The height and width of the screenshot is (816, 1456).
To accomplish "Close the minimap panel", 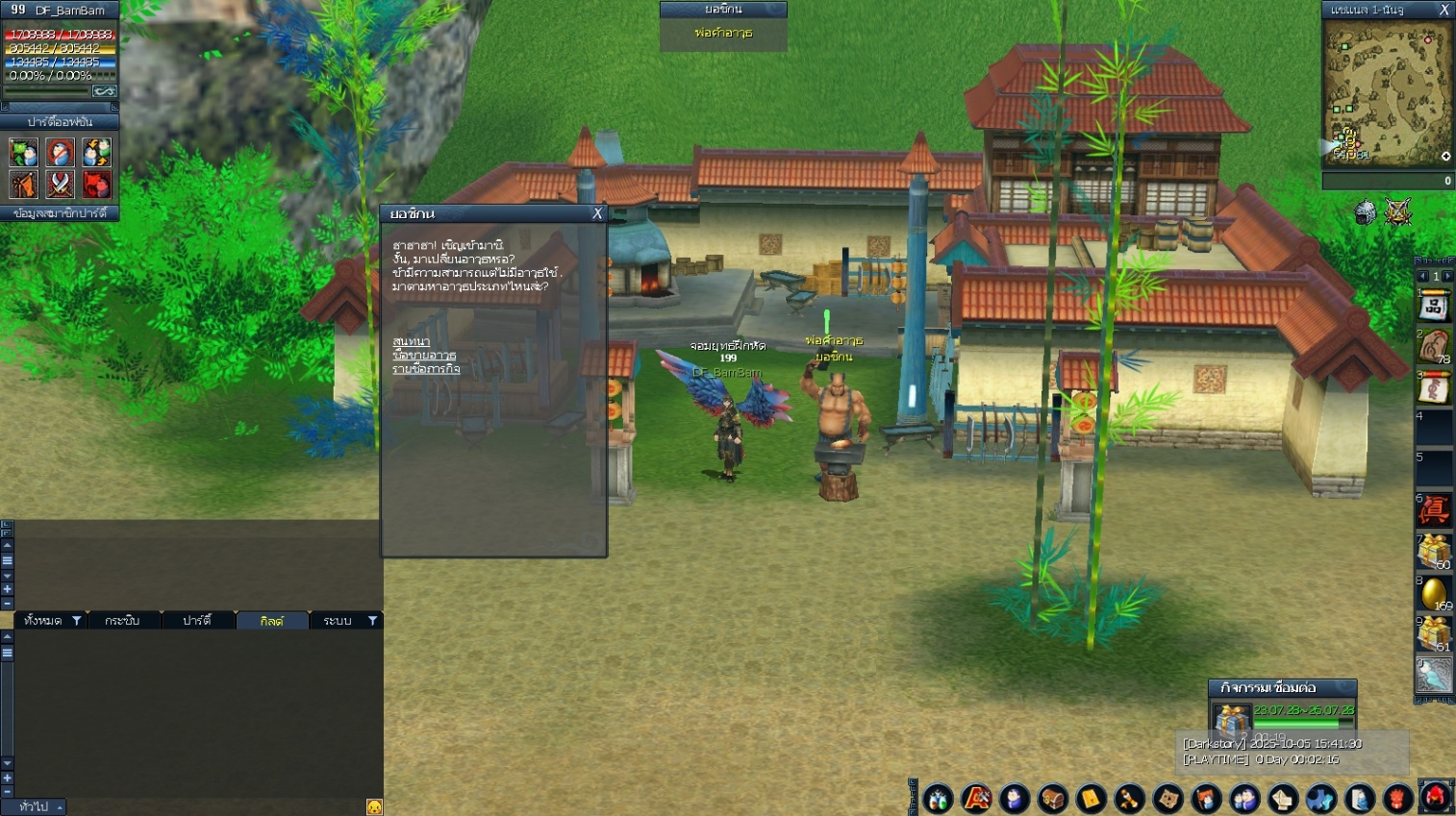I will (1443, 10).
